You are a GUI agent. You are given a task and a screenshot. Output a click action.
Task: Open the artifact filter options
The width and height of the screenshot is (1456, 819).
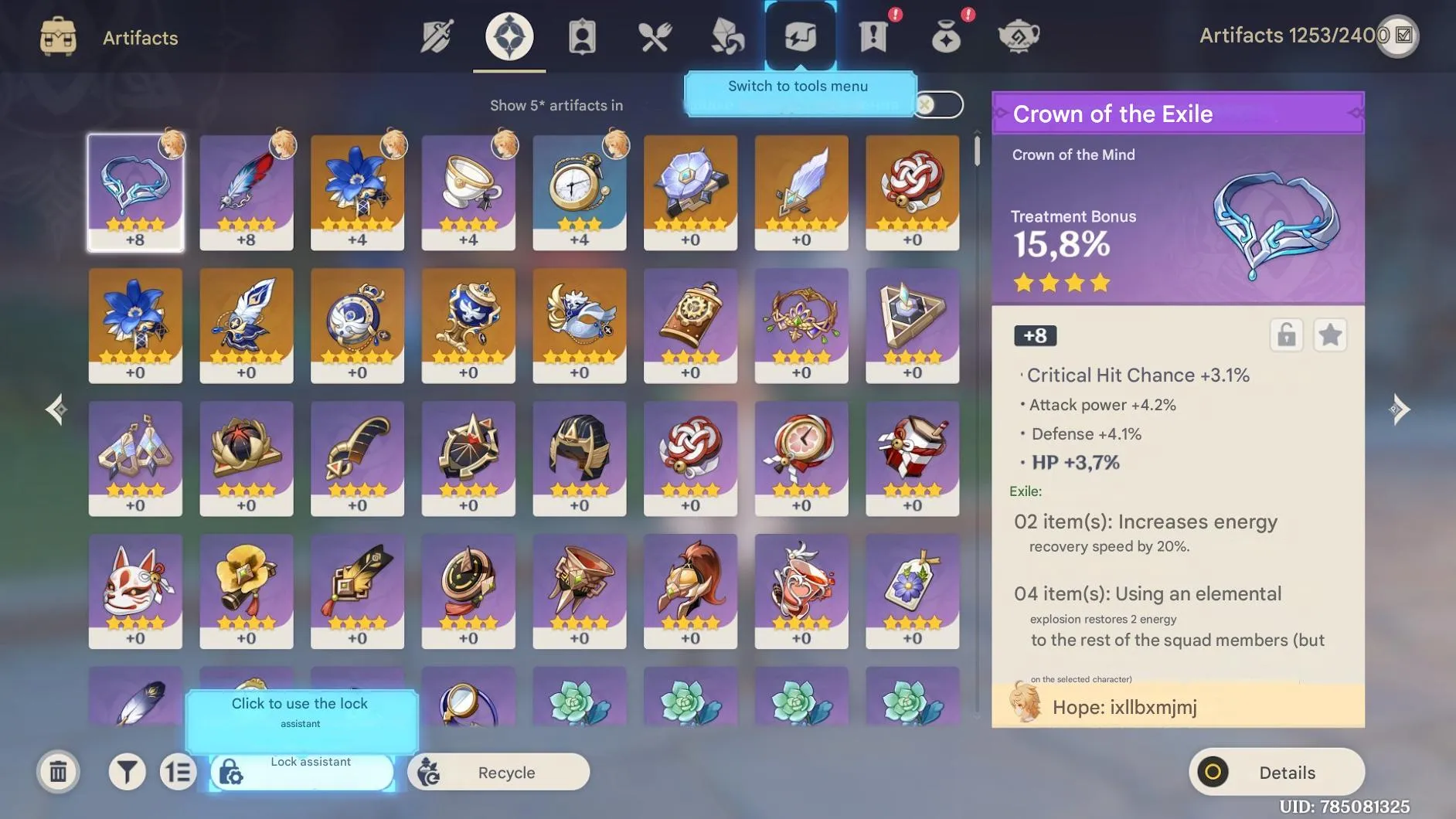pyautogui.click(x=128, y=771)
